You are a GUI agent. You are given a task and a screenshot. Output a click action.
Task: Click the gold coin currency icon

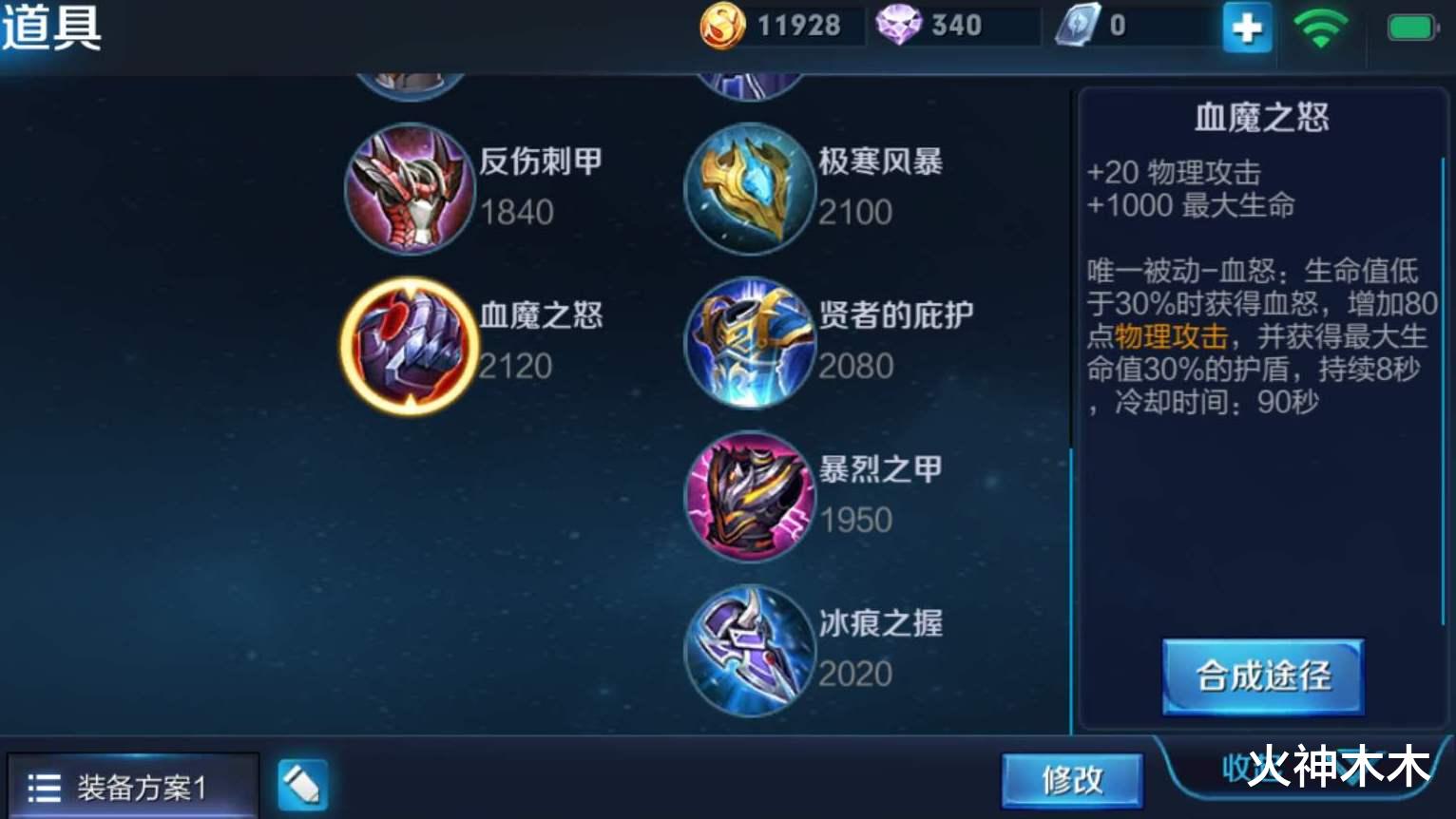(719, 26)
